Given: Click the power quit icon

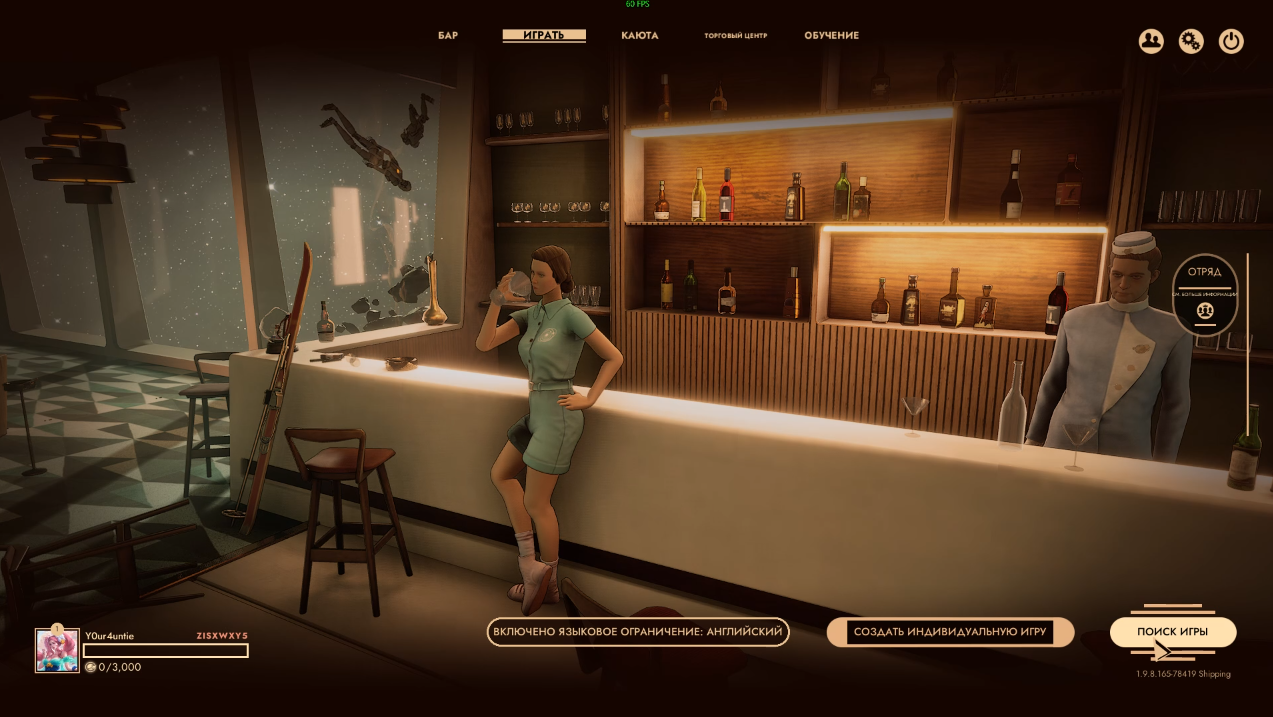Looking at the screenshot, I should pyautogui.click(x=1231, y=41).
